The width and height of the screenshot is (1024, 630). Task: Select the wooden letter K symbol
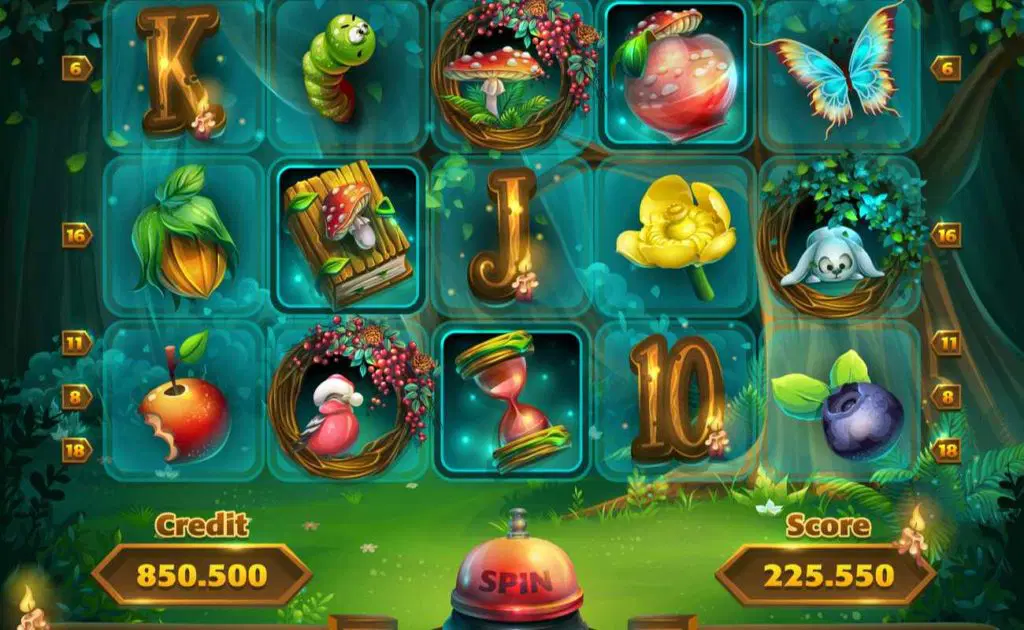coord(180,72)
